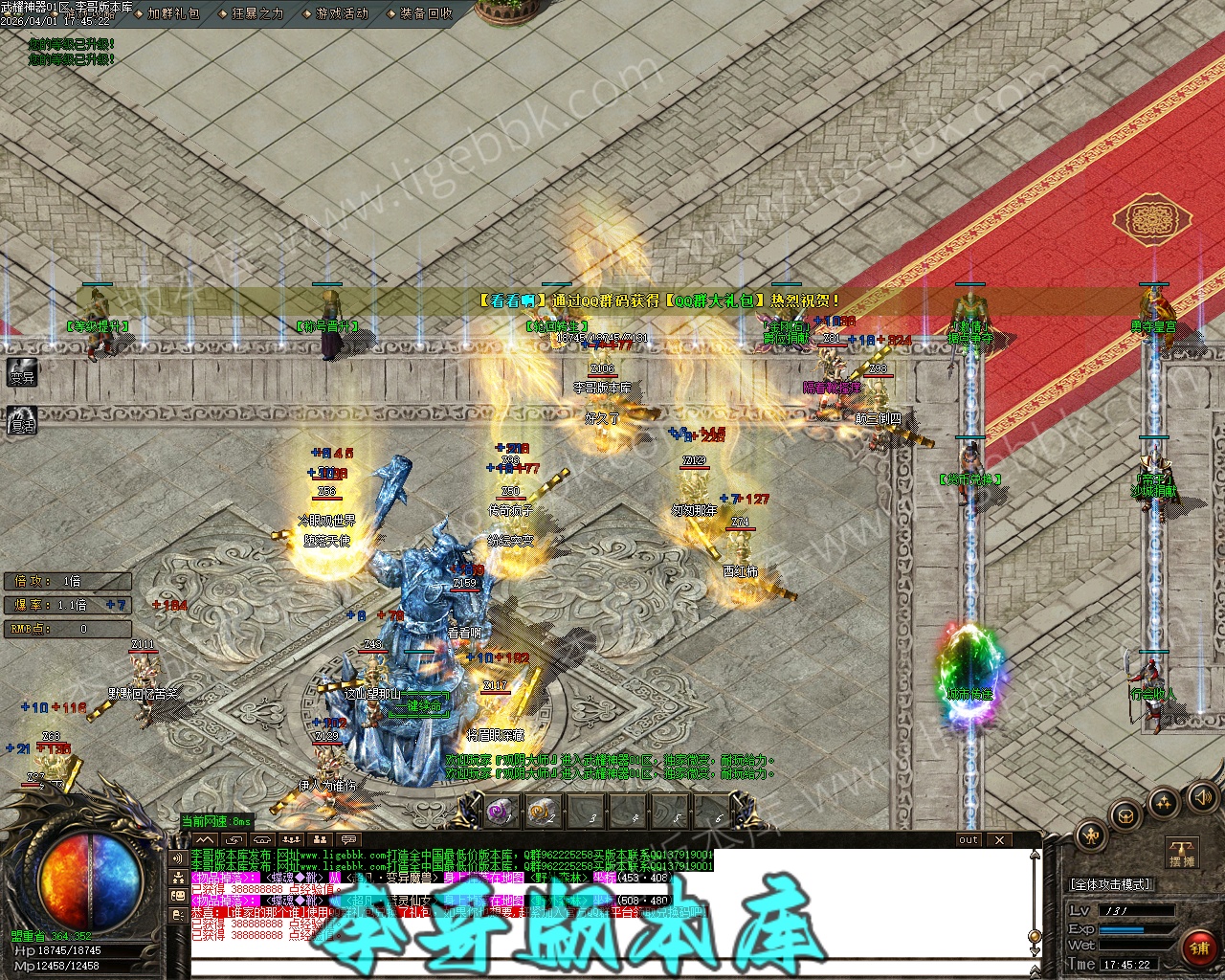Open the skills three-star round icon

coord(1163,802)
